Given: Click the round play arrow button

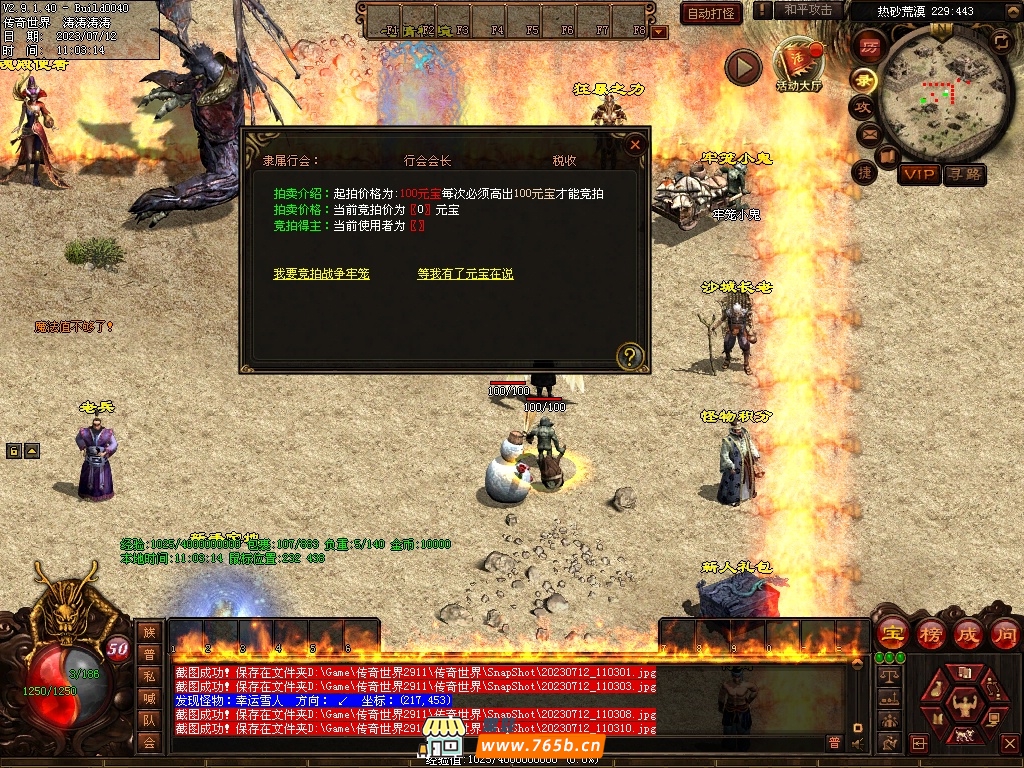Looking at the screenshot, I should pos(743,67).
